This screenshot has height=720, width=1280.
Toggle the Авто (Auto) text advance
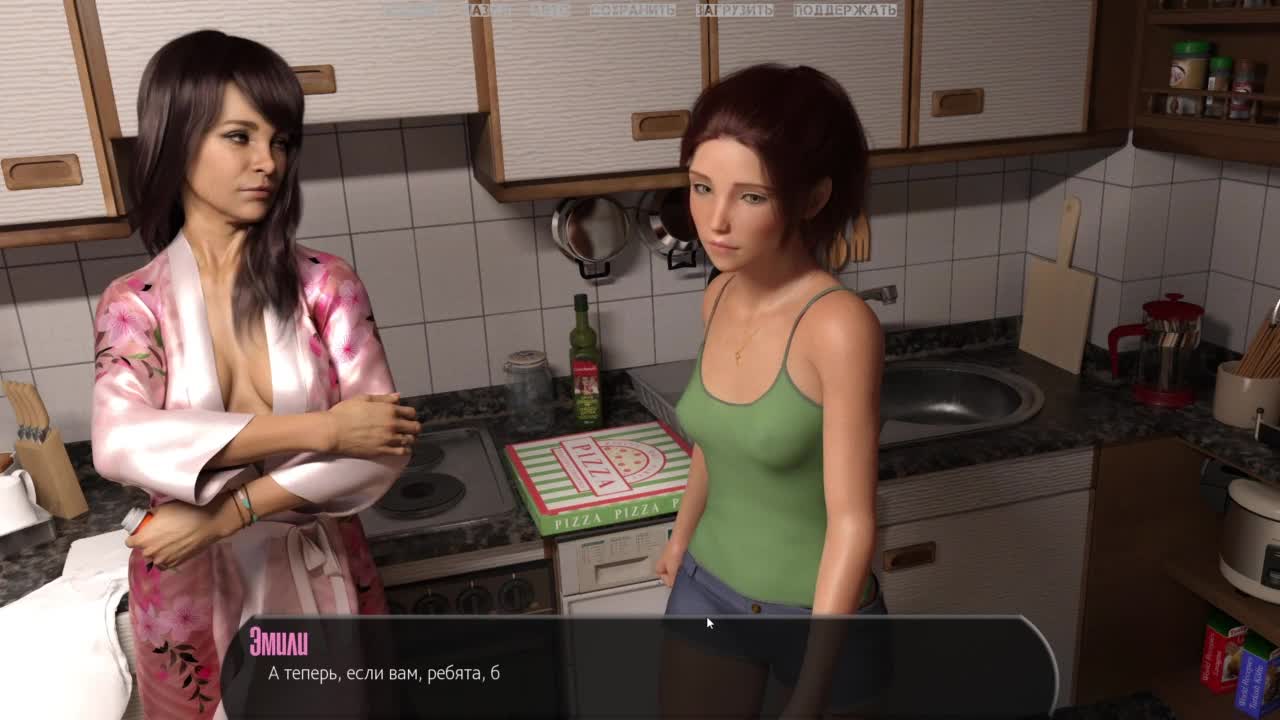tap(549, 10)
